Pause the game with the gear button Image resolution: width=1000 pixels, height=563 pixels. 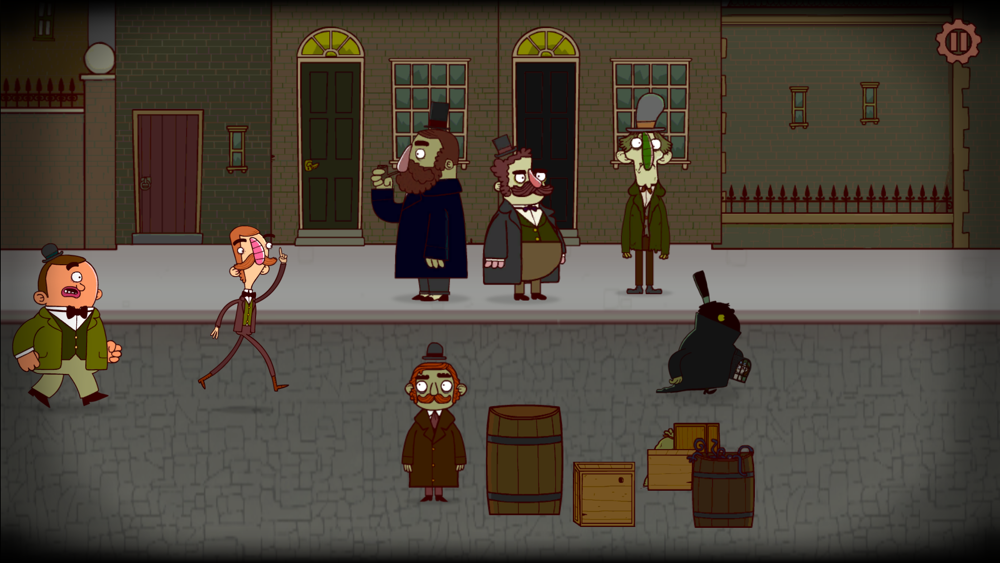(x=957, y=42)
